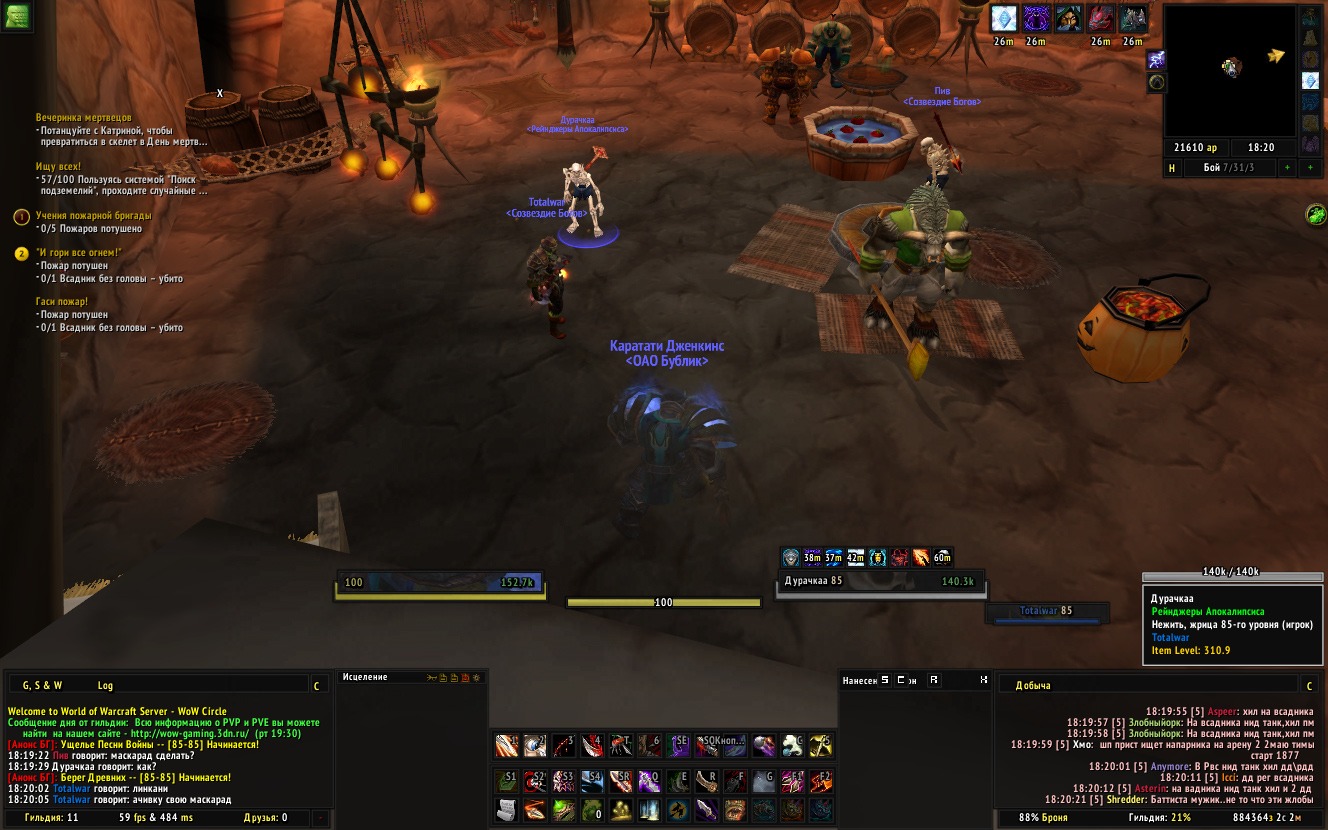The image size is (1328, 830).
Task: Switch to the Log chat tab
Action: (x=105, y=686)
